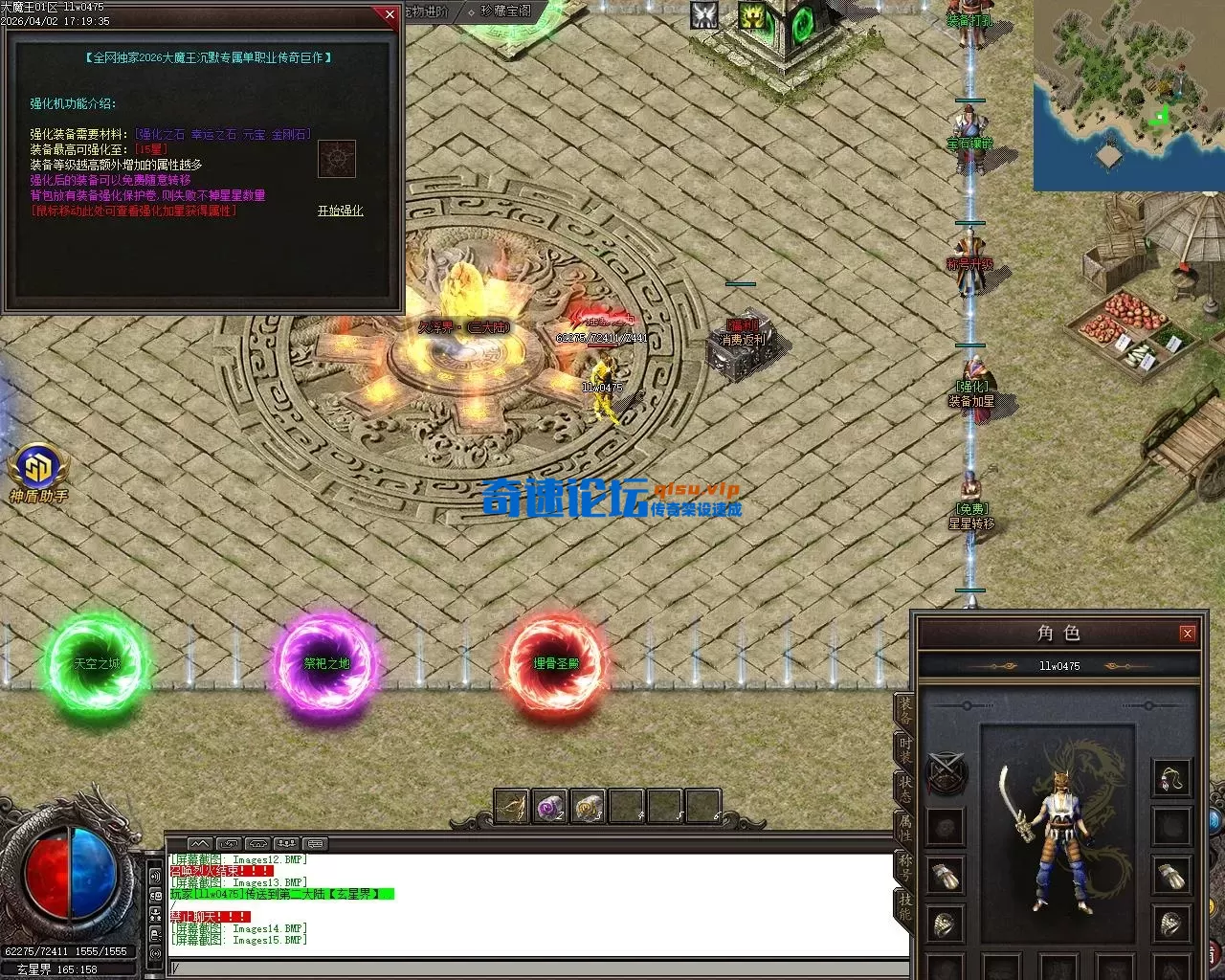Open the minimap
1225x980 pixels.
[1128, 95]
